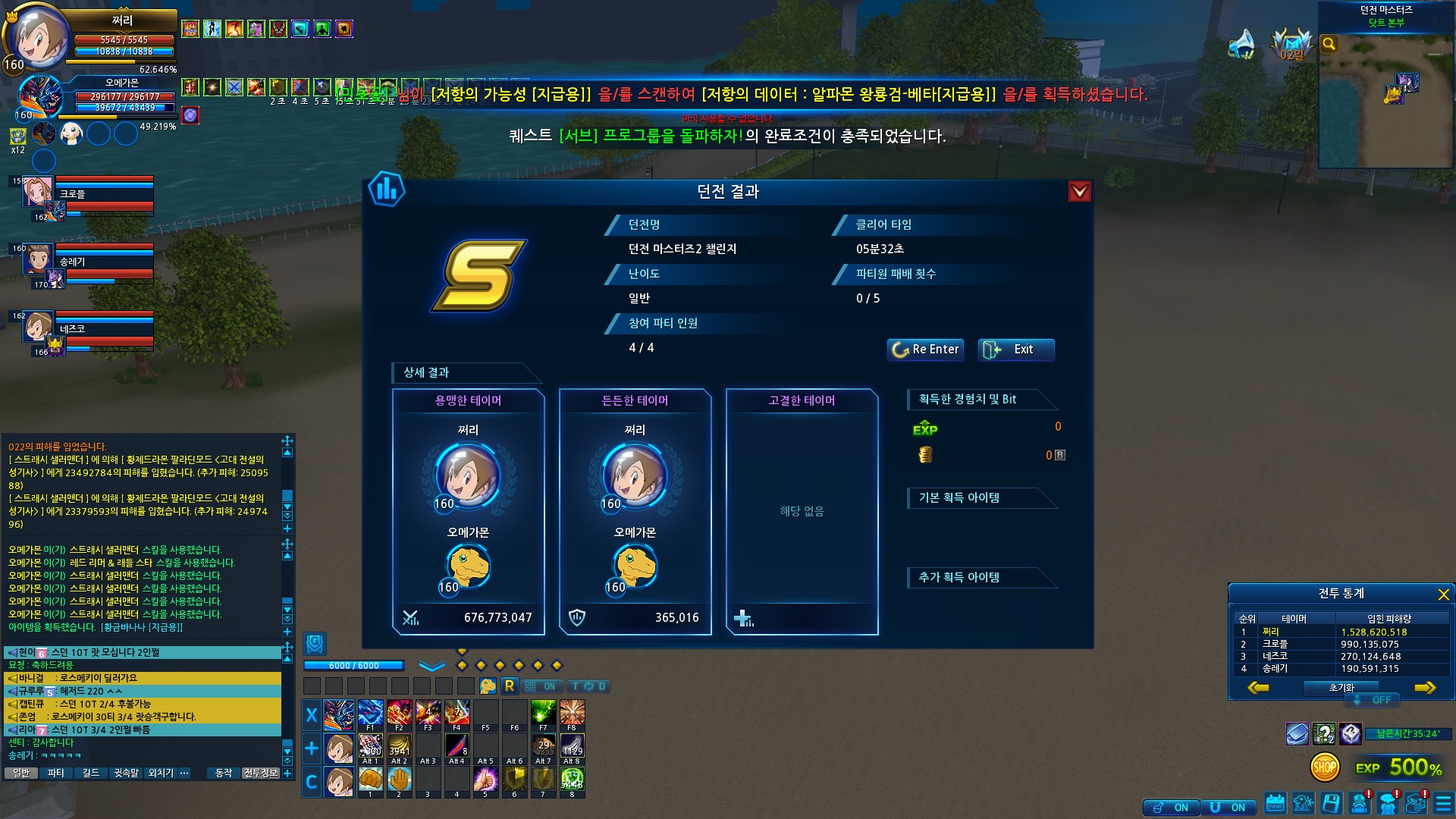This screenshot has width=1456, height=819.
Task: Open the EVENT calendar icon
Action: click(x=1275, y=803)
